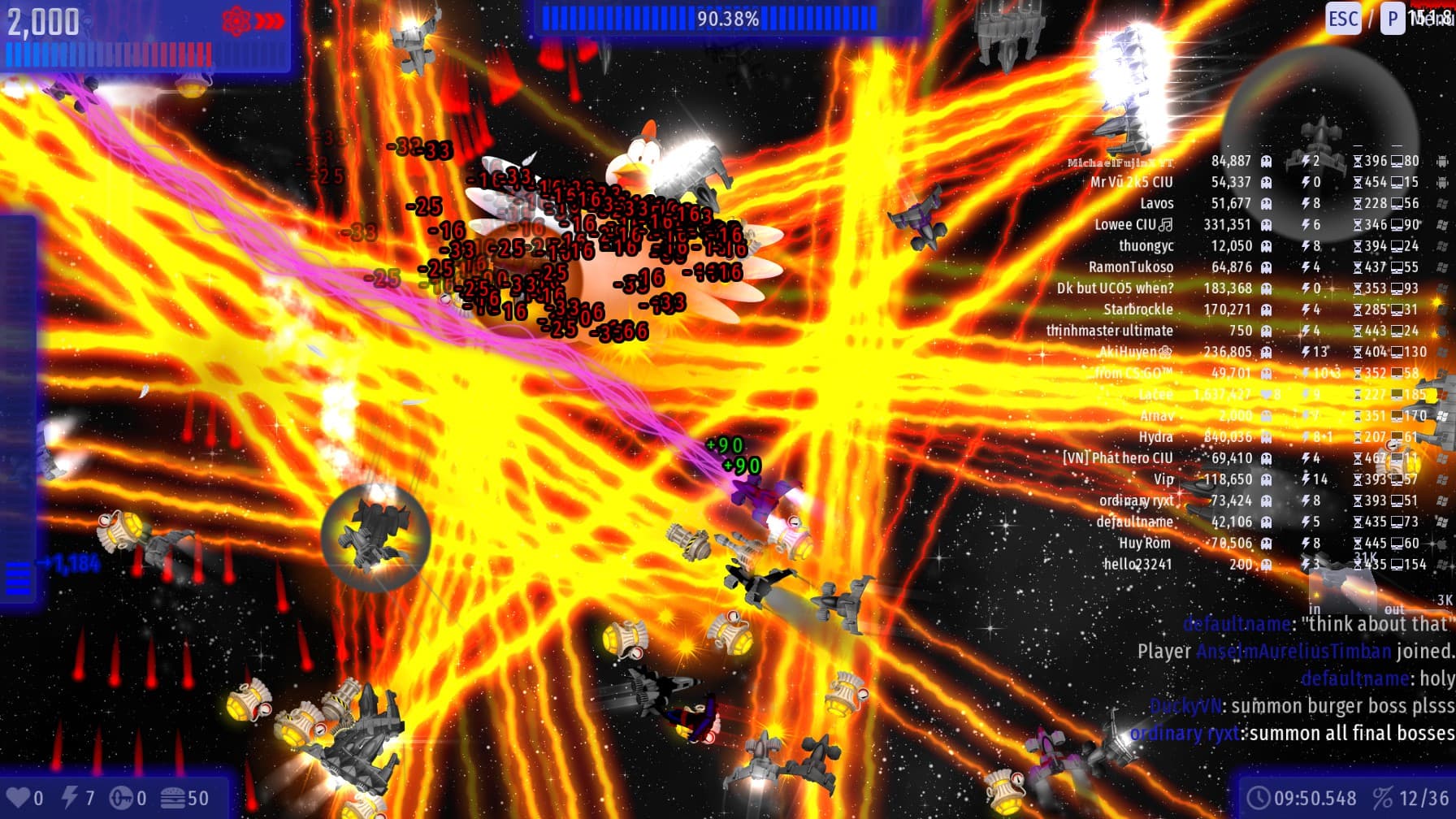
Task: Select Mr Vũ 2k5 CIU's row
Action: pyautogui.click(x=1131, y=183)
